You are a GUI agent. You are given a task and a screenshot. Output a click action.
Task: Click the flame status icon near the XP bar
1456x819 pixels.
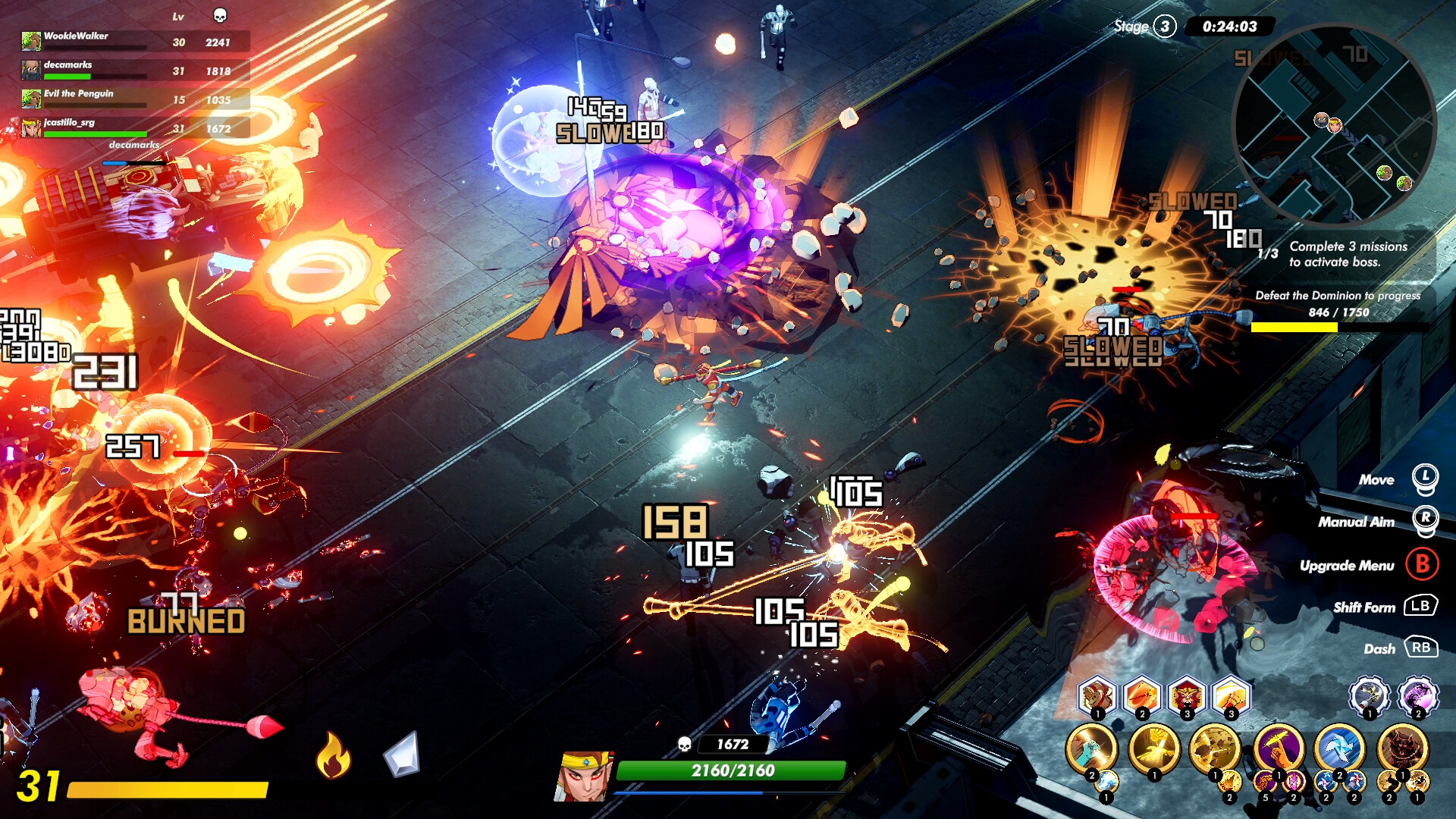click(334, 755)
